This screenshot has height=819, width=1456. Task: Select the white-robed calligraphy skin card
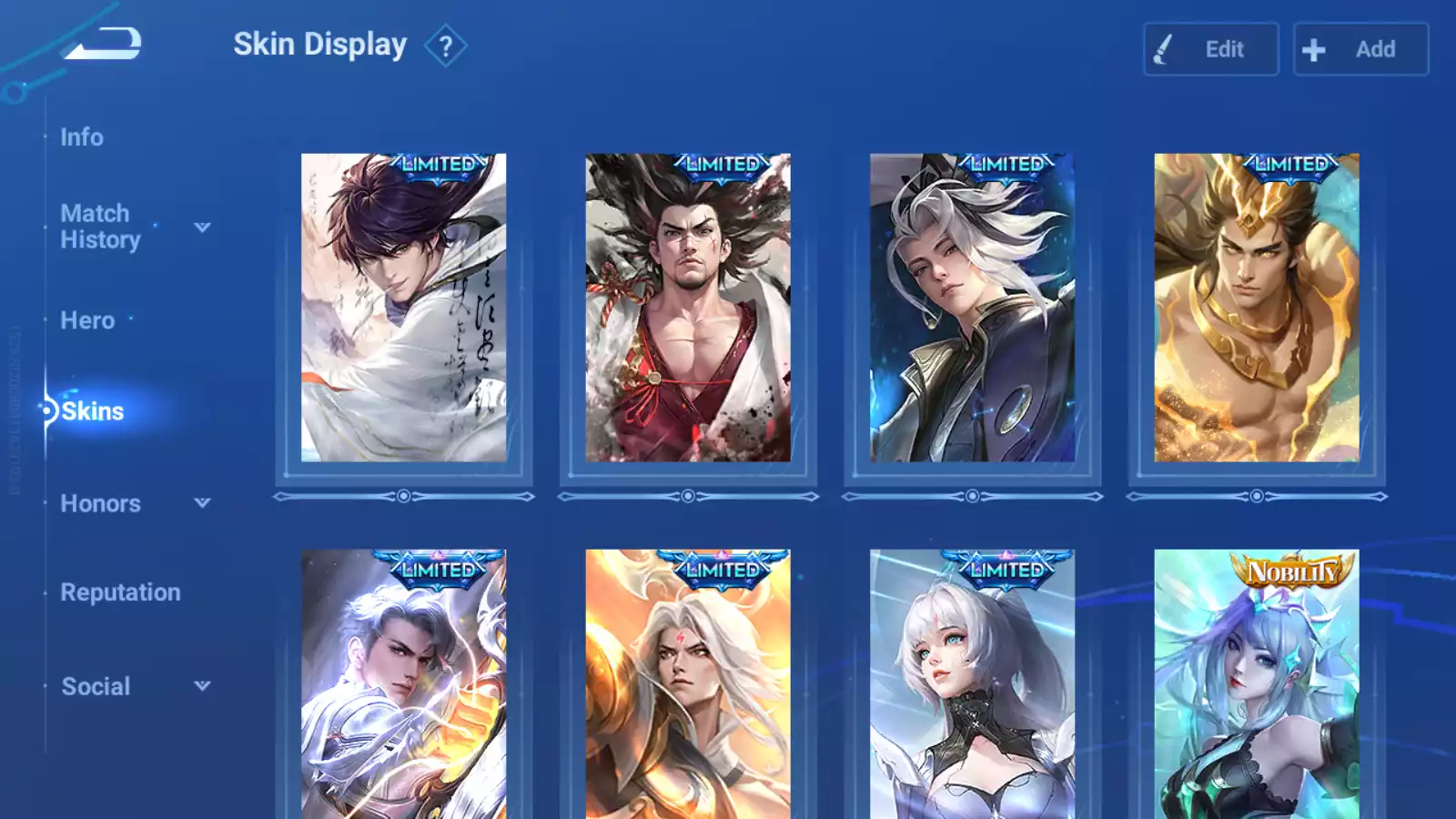pyautogui.click(x=404, y=308)
